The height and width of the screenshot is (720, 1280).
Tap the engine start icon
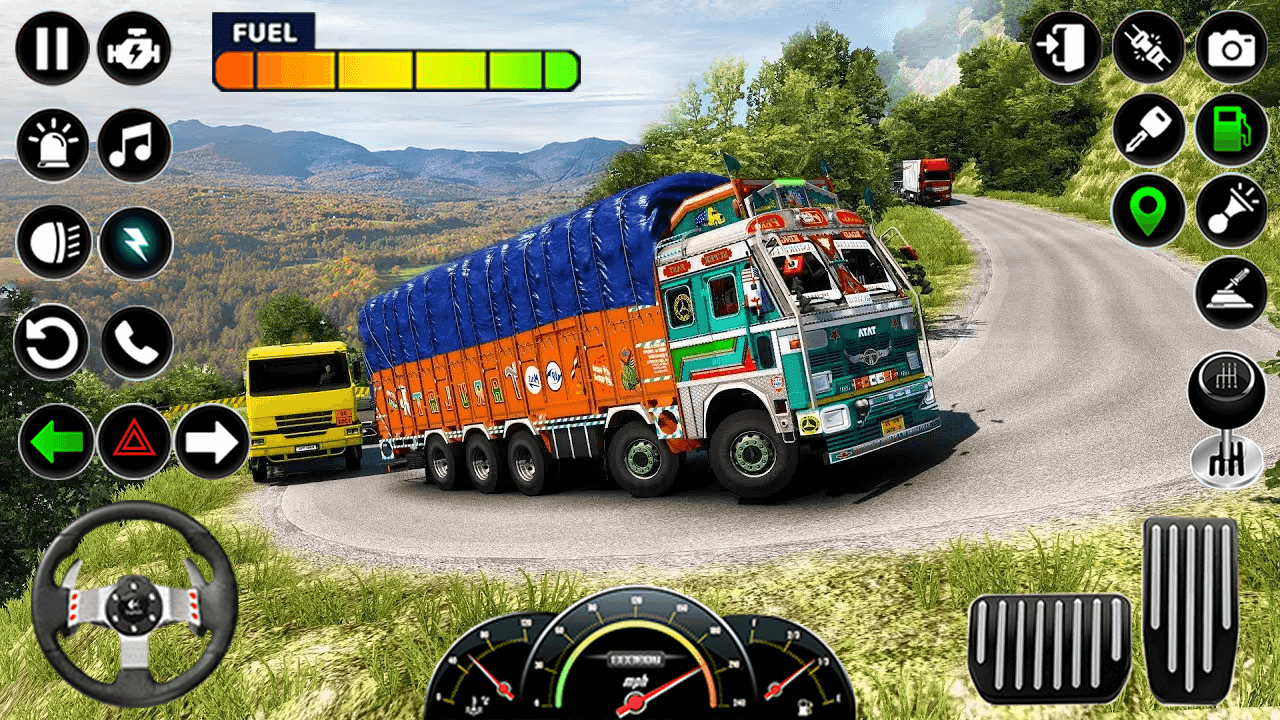tap(134, 48)
